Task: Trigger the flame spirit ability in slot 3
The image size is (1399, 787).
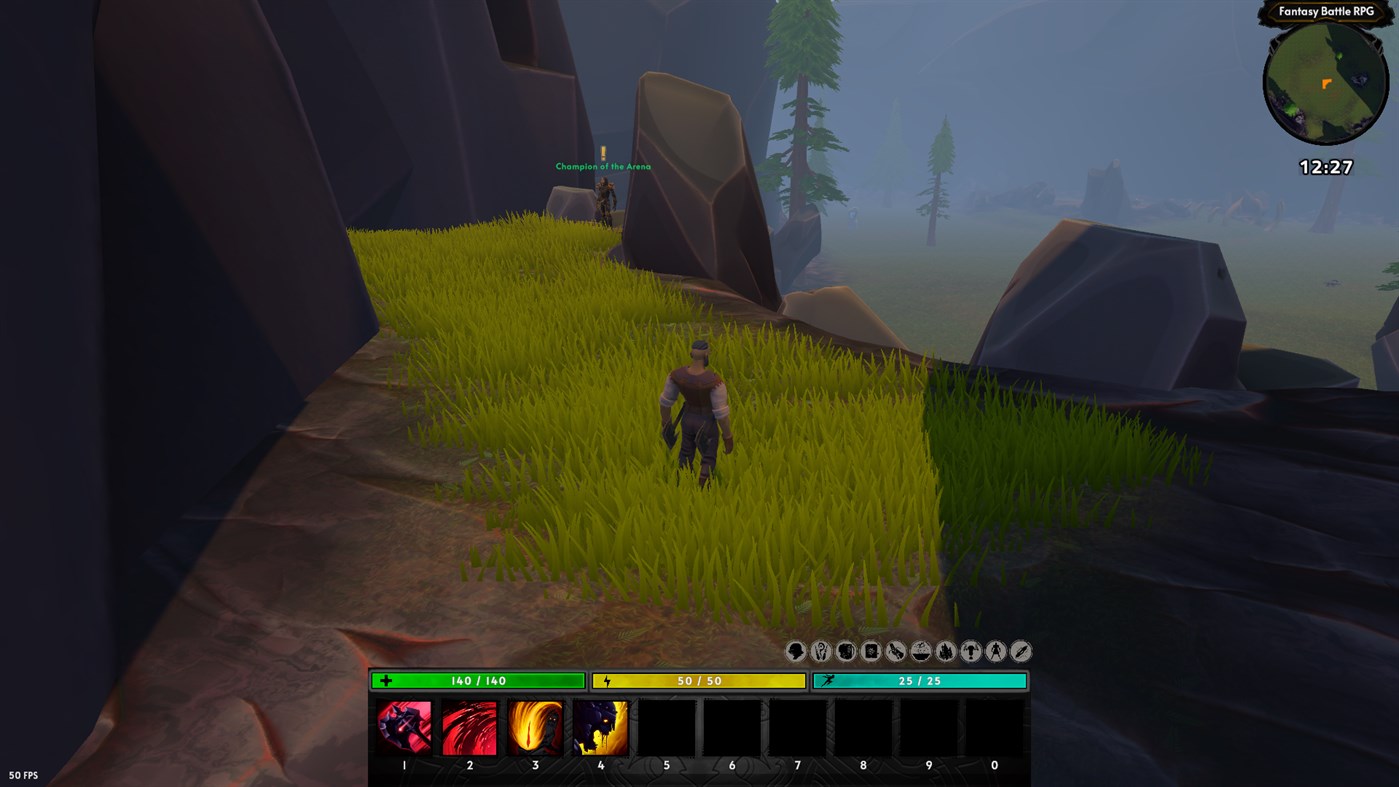Action: point(534,728)
